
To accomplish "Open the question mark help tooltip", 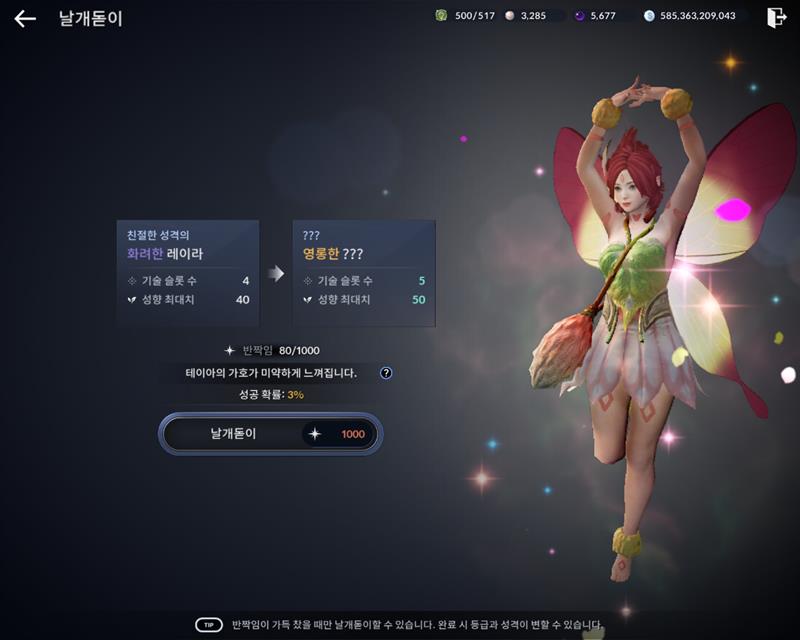I will [386, 373].
